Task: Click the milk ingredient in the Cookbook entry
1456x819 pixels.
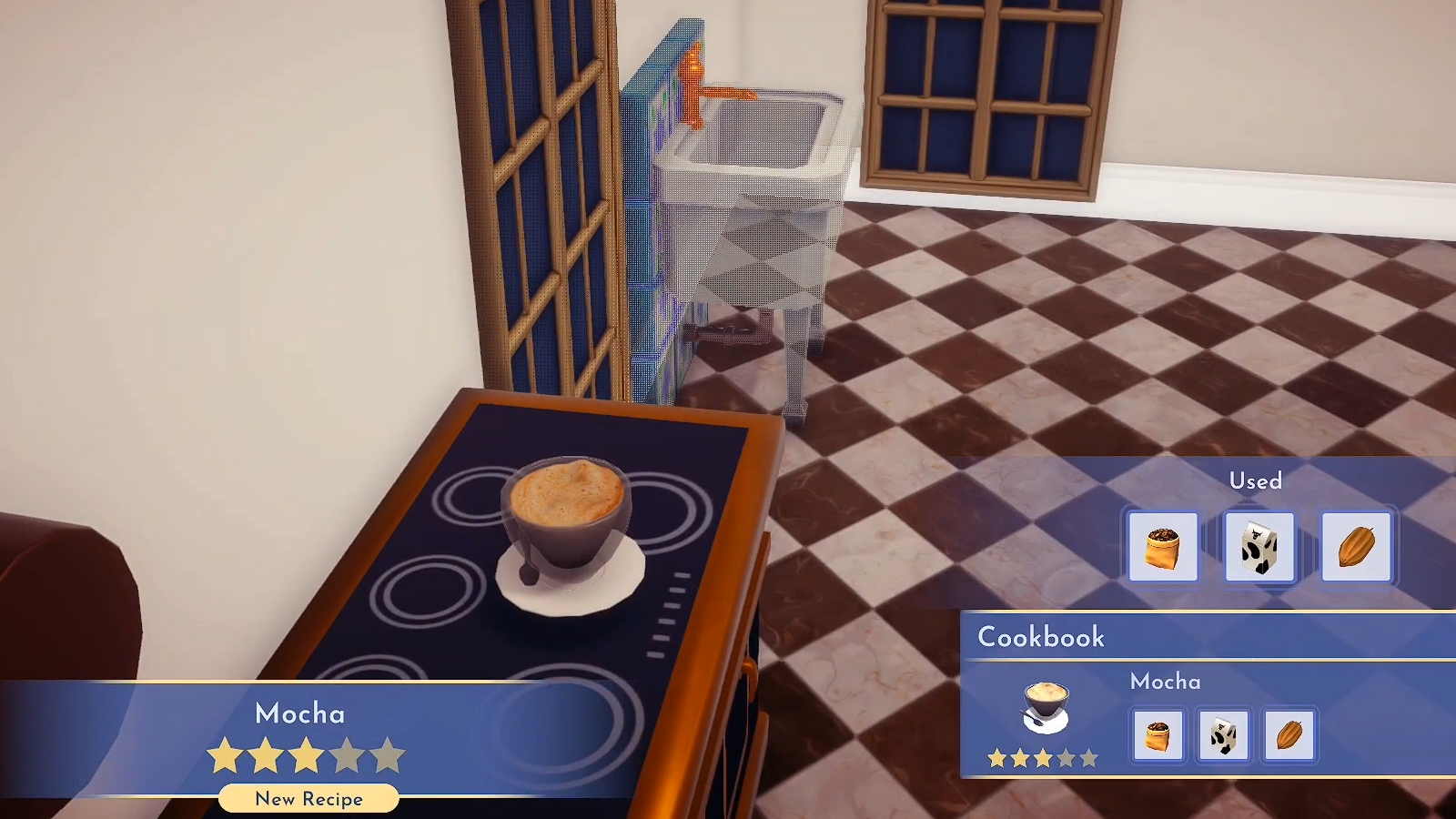Action: point(1224,735)
